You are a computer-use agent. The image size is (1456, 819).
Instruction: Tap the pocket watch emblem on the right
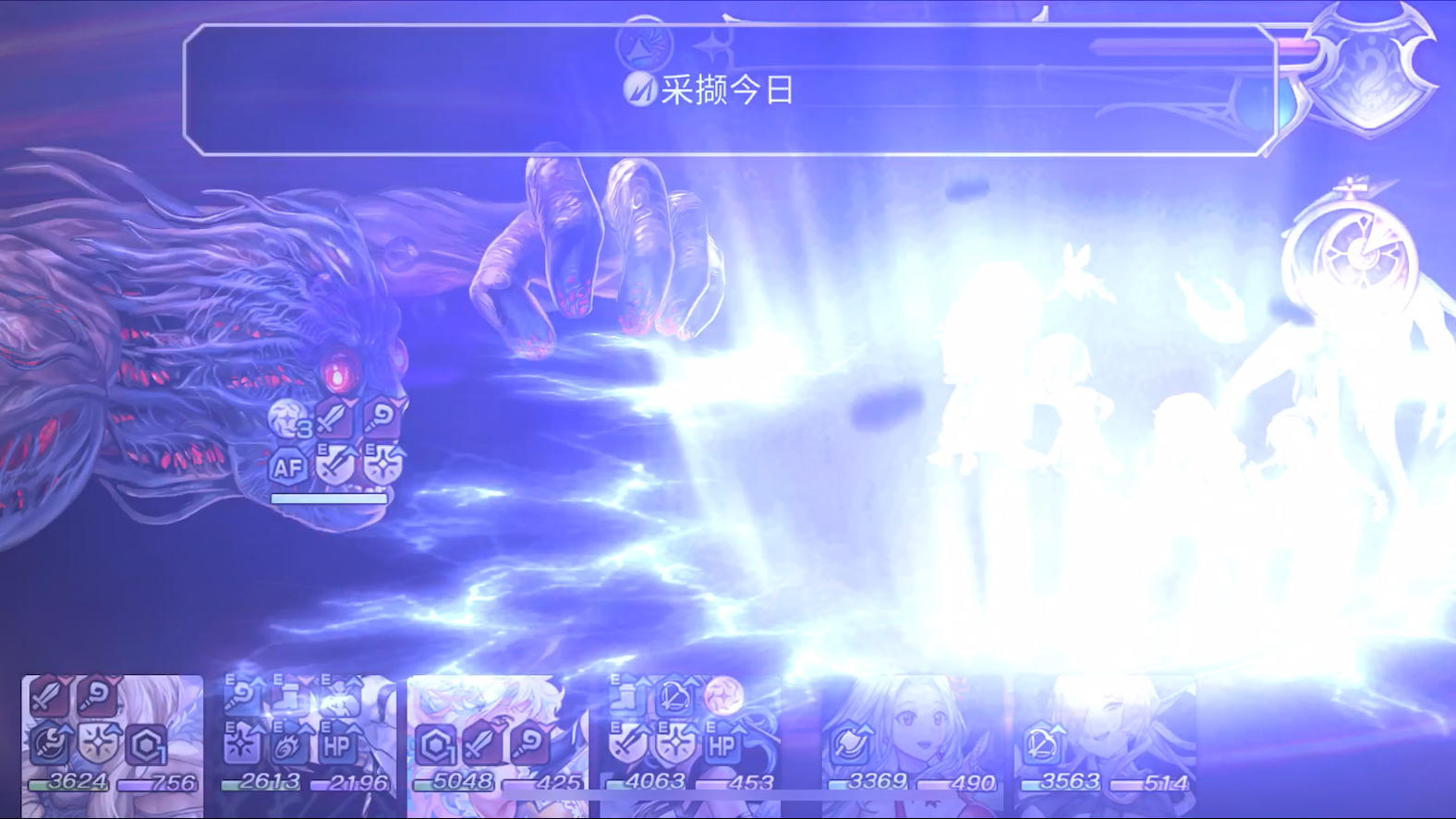[x=1351, y=249]
